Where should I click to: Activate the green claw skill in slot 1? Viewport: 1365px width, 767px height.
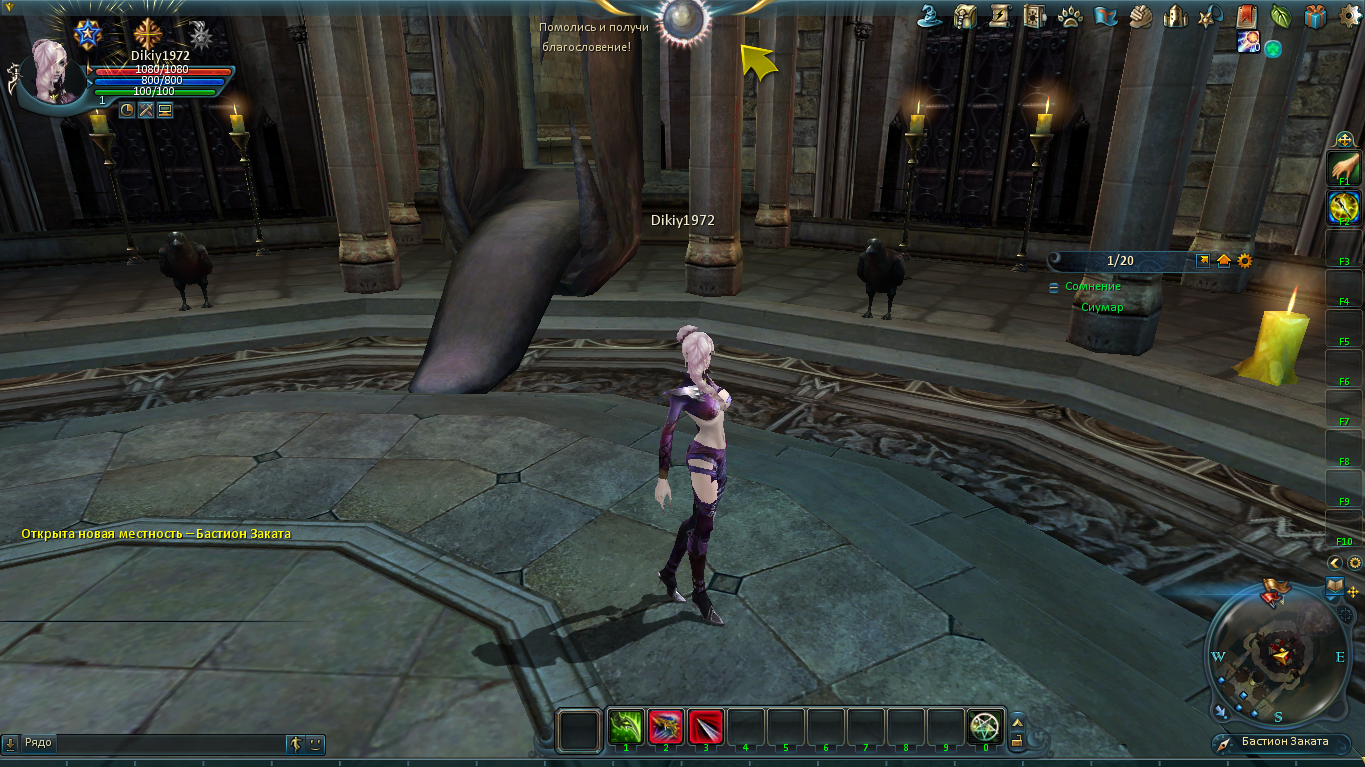tap(626, 727)
